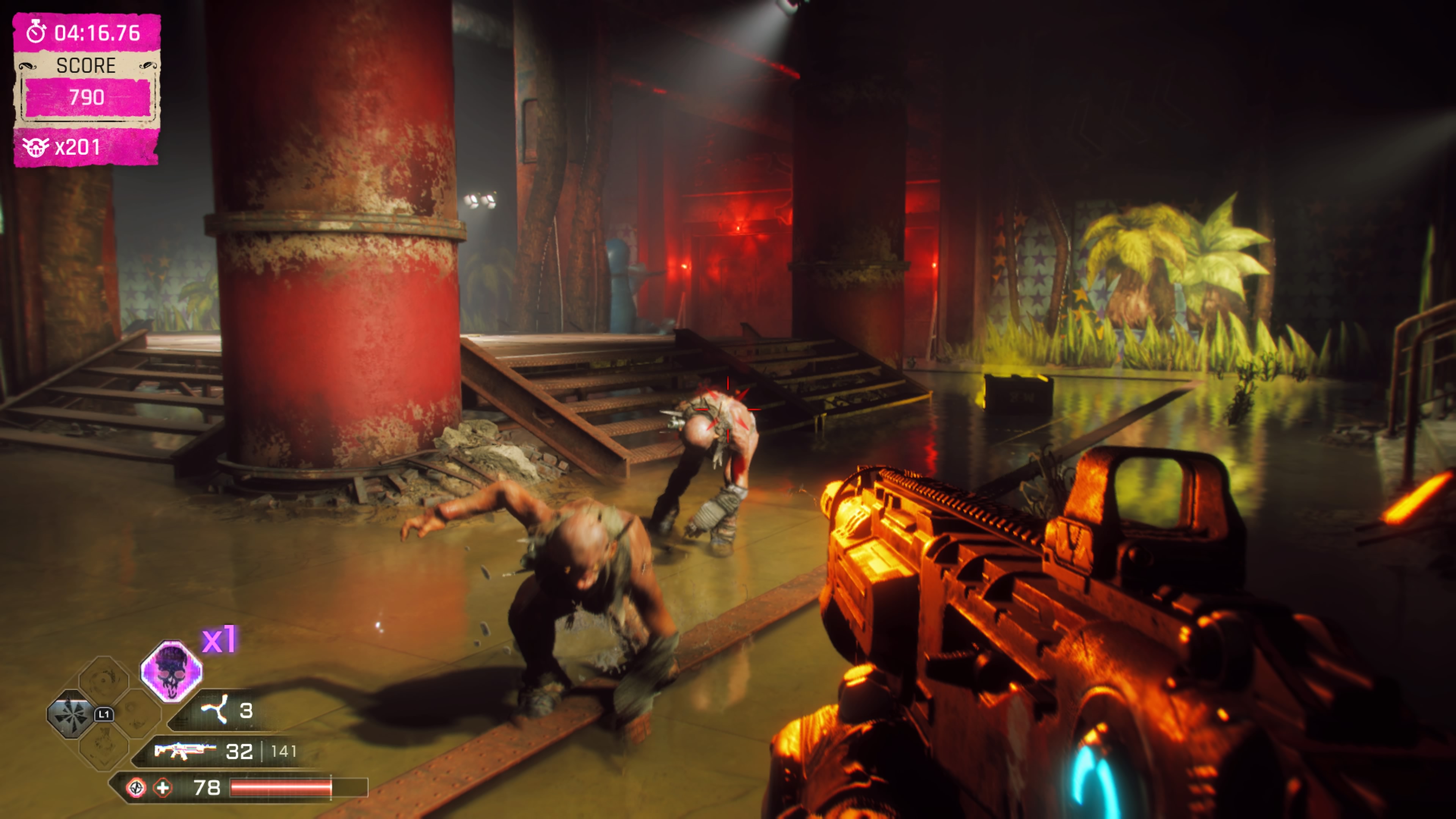This screenshot has width=1456, height=819.
Task: Use the health infusion plus icon
Action: 163,788
